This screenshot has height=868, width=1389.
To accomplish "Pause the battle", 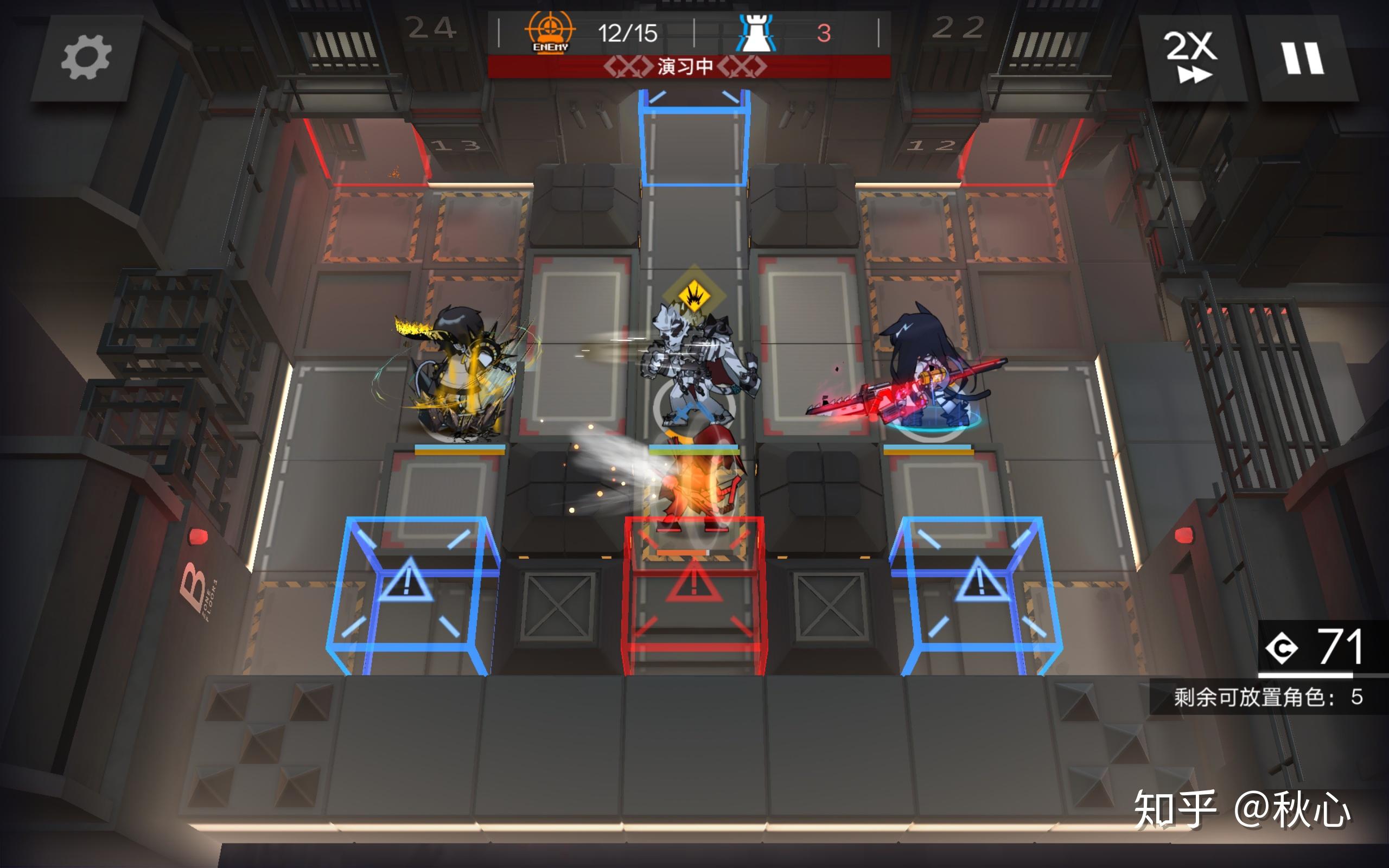I will 1303,59.
